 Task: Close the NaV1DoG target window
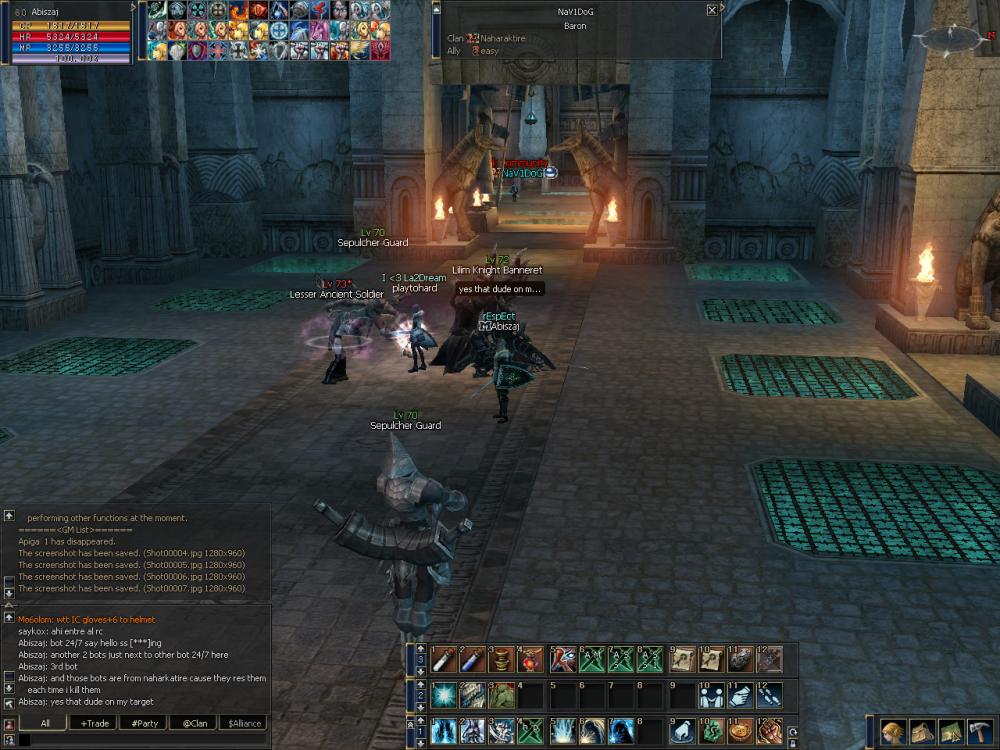click(711, 10)
